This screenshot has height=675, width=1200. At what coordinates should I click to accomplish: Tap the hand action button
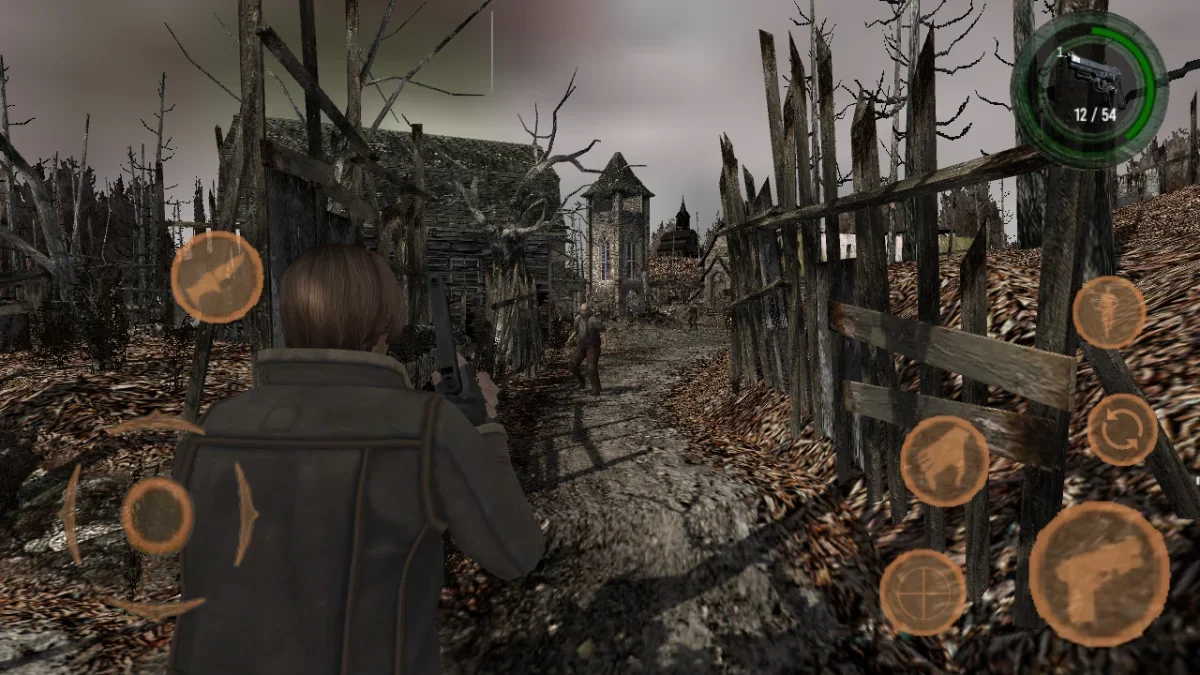pos(944,461)
